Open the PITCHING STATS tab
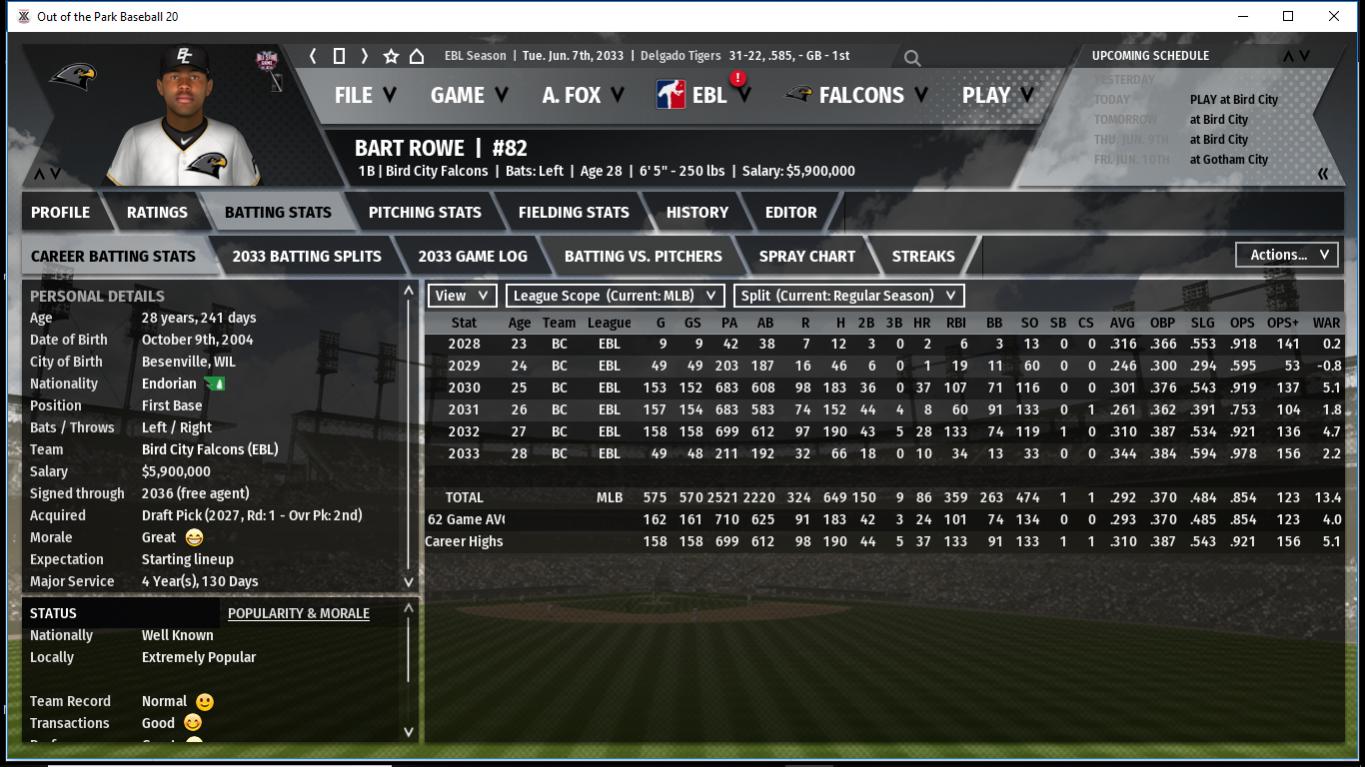This screenshot has height=767, width=1365. pyautogui.click(x=424, y=212)
